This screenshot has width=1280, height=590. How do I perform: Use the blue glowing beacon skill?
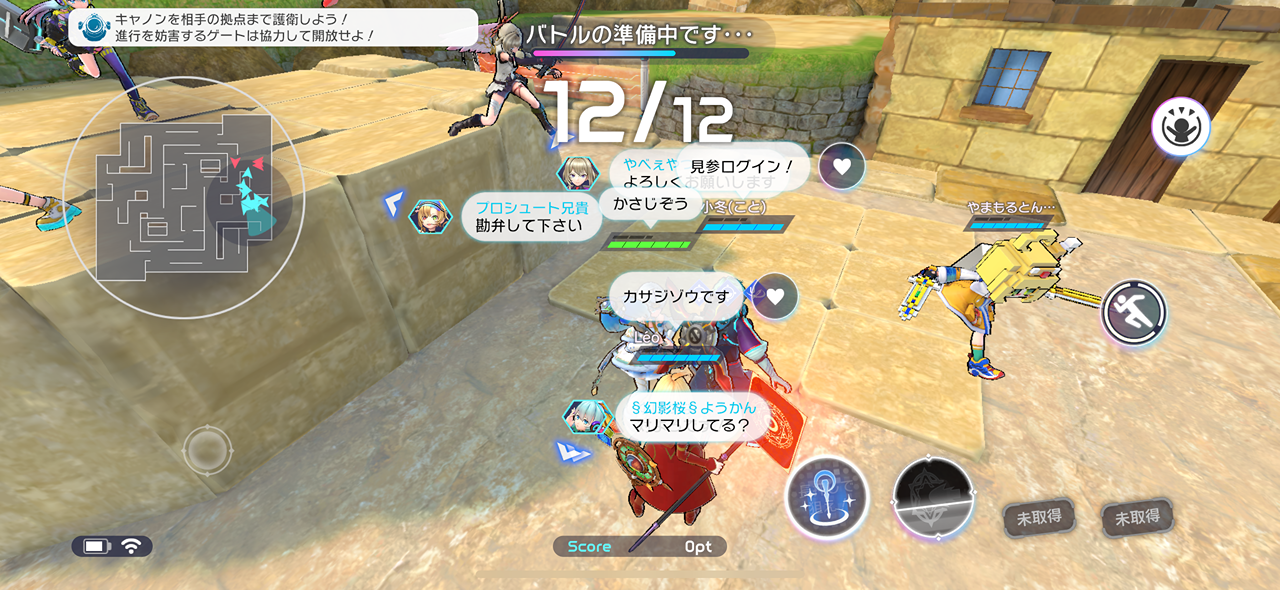tap(827, 498)
